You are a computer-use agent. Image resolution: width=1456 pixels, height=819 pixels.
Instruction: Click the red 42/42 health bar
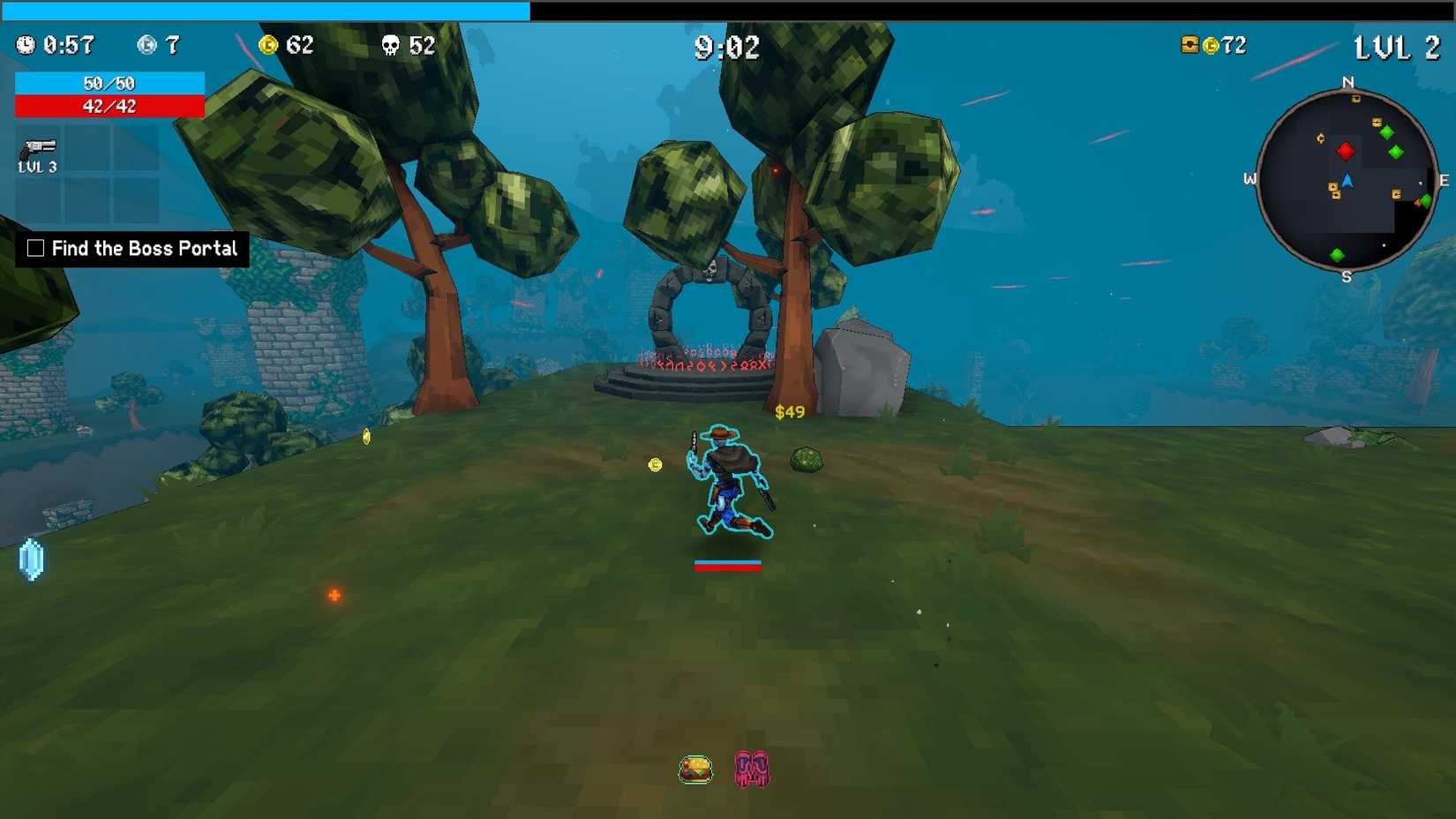[109, 106]
